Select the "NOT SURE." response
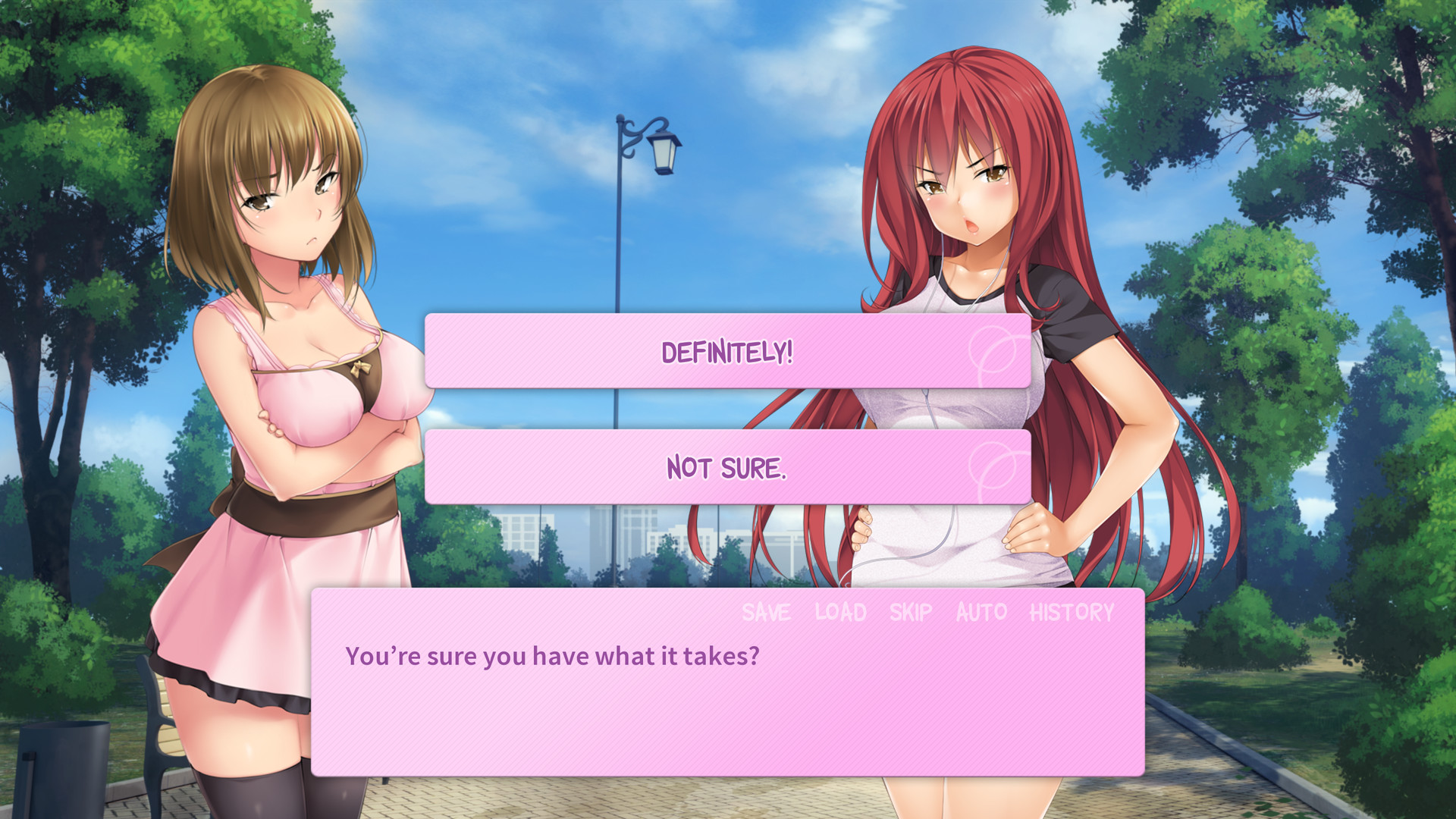Viewport: 1456px width, 819px height. pos(728,468)
